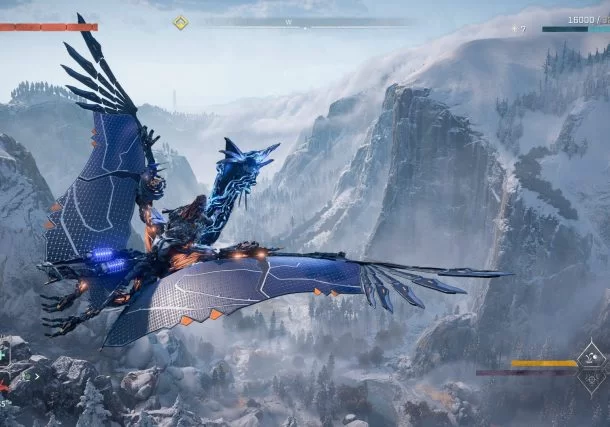
Task: Choose the lower diamond crosshair icon
Action: point(594,381)
